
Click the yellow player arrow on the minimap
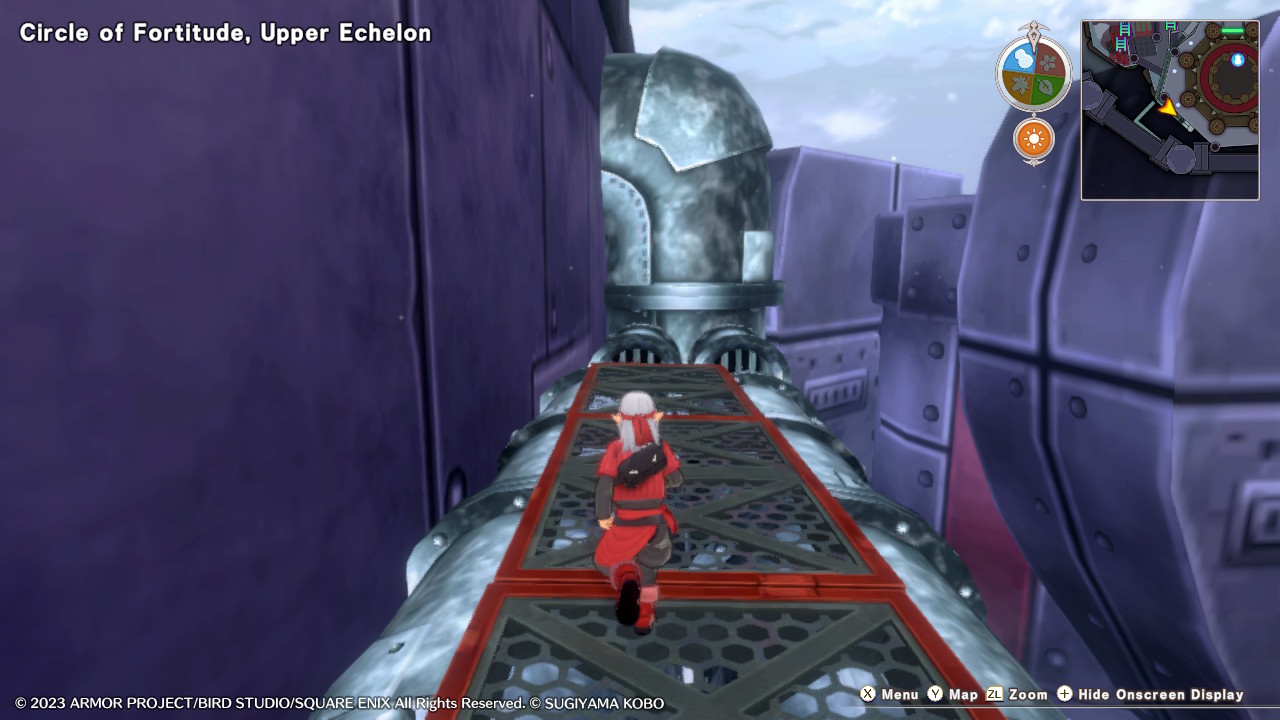click(1169, 109)
